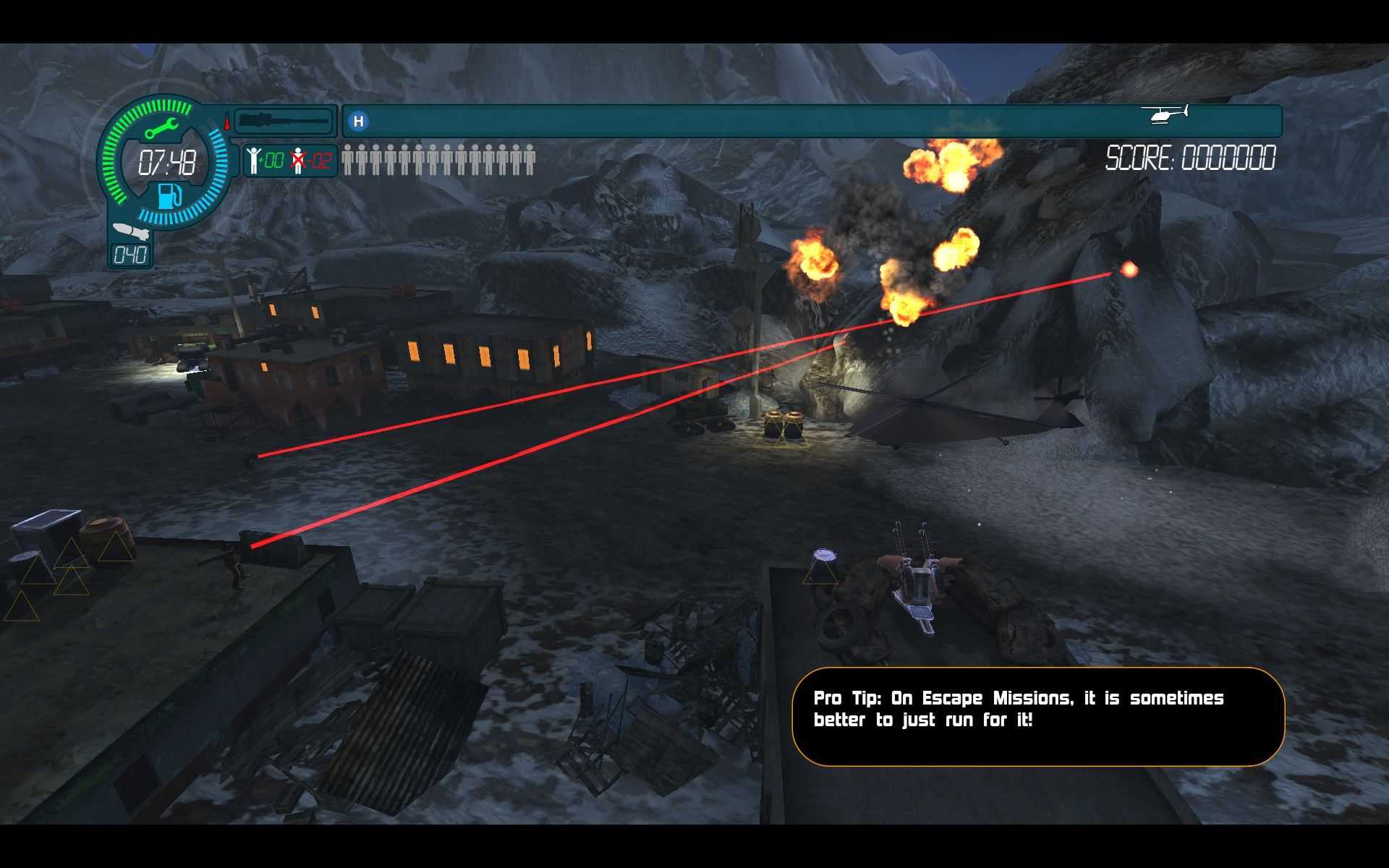Image resolution: width=1389 pixels, height=868 pixels.
Task: Click the green wrench repair icon
Action: tap(161, 129)
